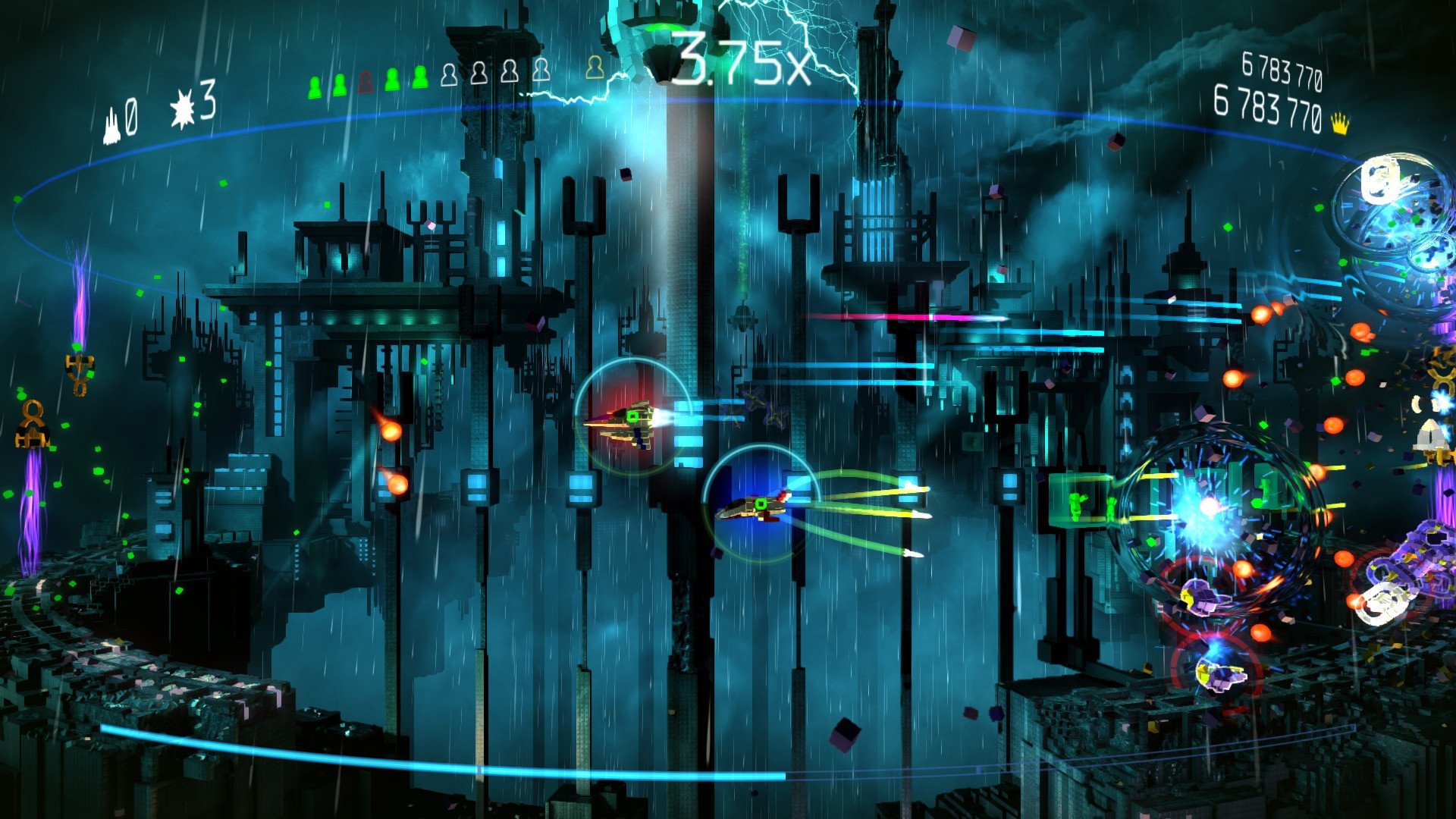The height and width of the screenshot is (819, 1456).
Task: Select the bomb stock icon
Action: click(183, 111)
